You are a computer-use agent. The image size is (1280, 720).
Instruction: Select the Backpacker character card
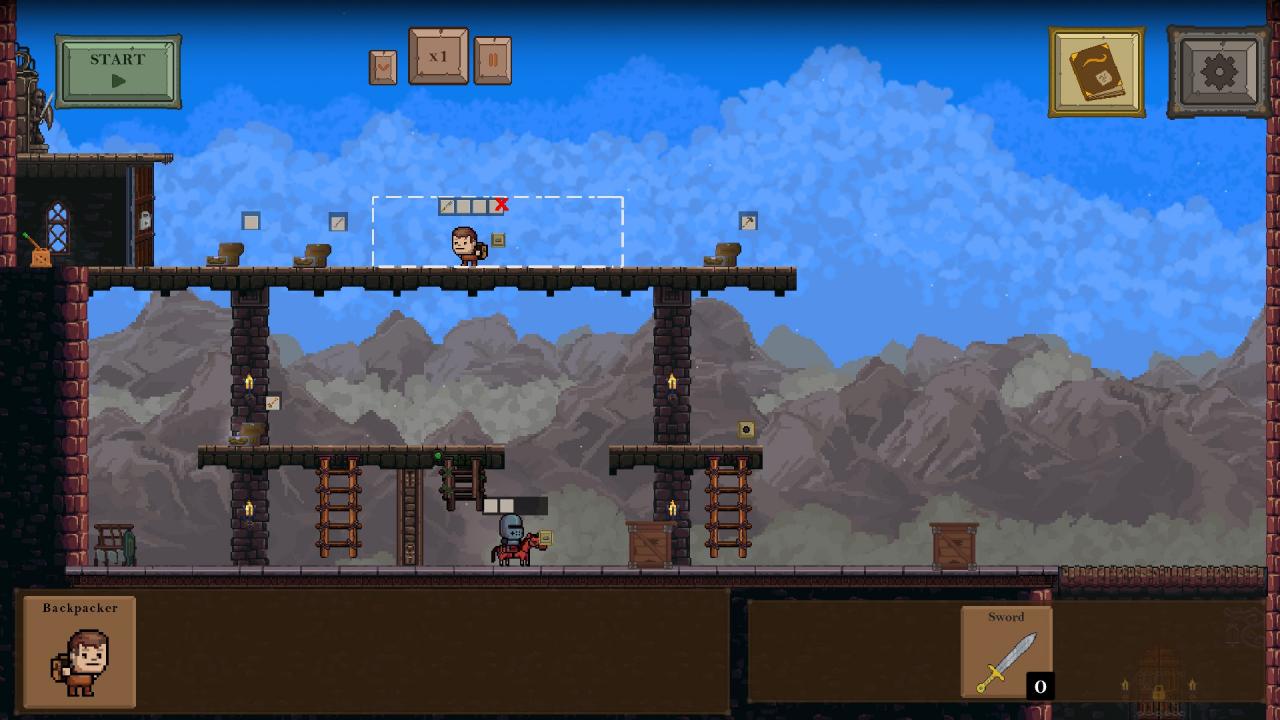coord(79,651)
